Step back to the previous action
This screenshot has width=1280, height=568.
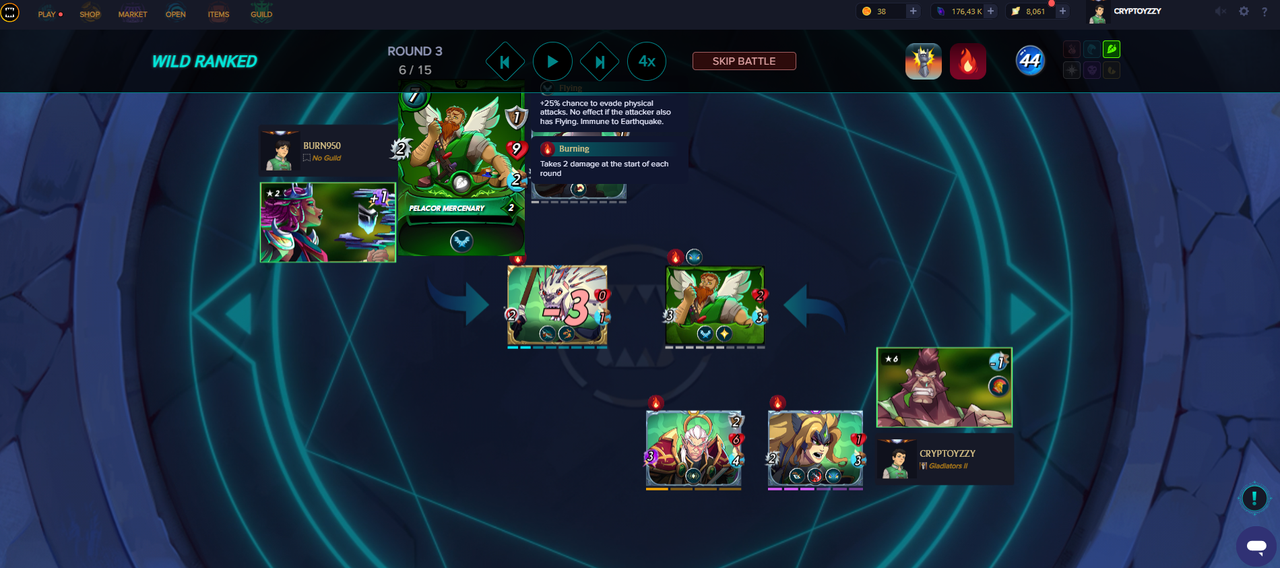[505, 61]
